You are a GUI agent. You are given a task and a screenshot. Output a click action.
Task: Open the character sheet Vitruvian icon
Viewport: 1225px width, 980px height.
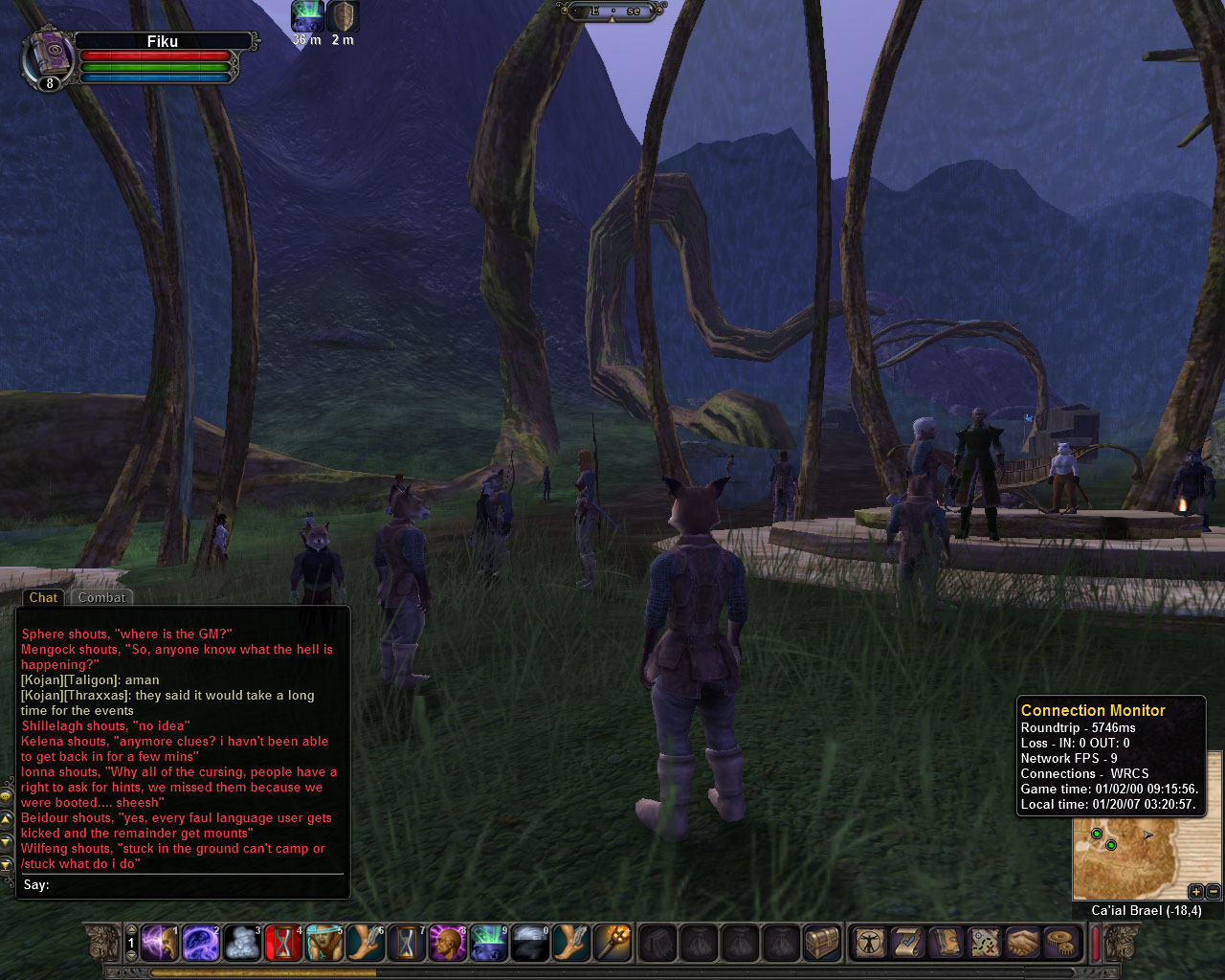click(869, 944)
